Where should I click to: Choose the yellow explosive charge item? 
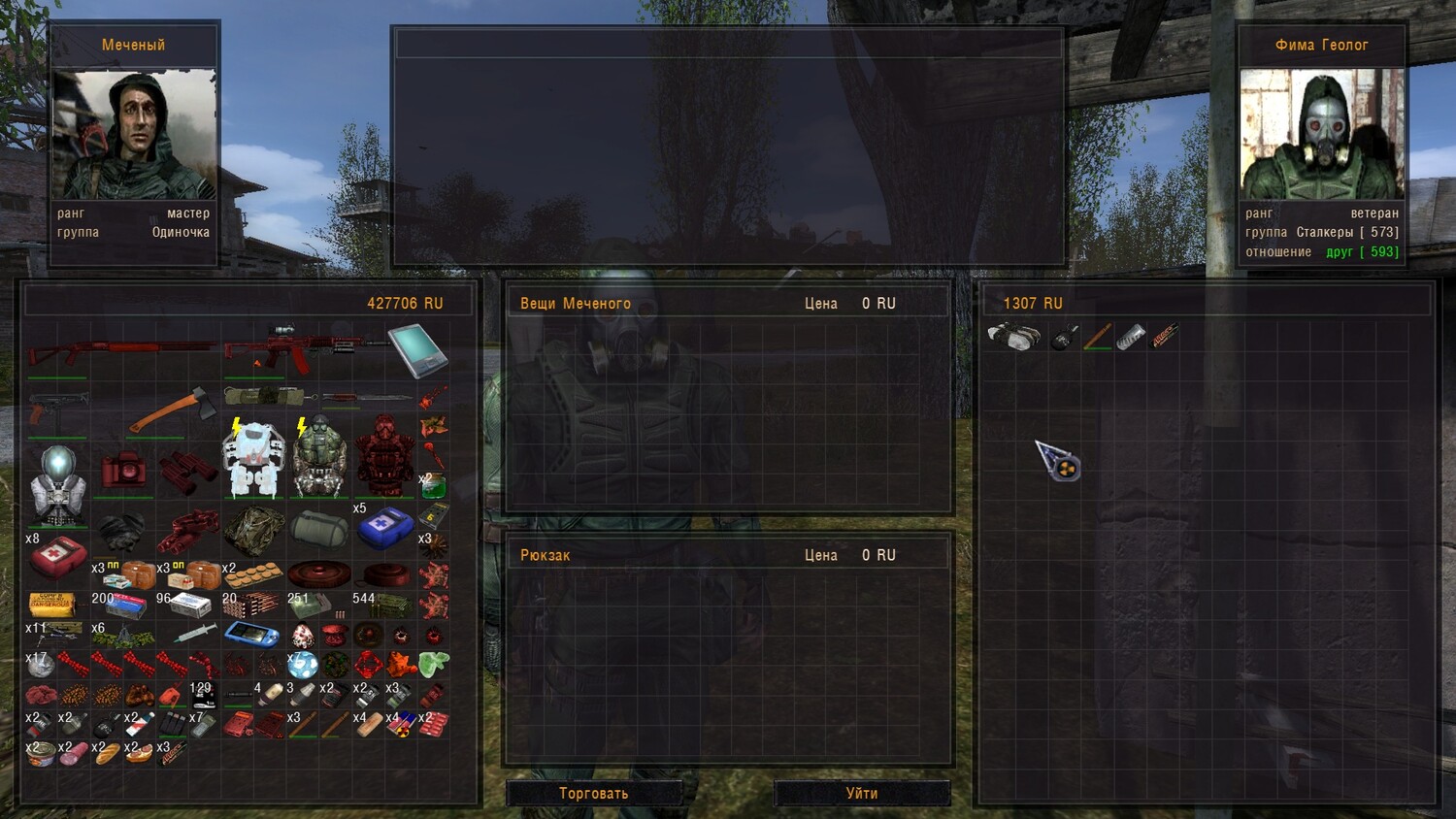pos(51,605)
